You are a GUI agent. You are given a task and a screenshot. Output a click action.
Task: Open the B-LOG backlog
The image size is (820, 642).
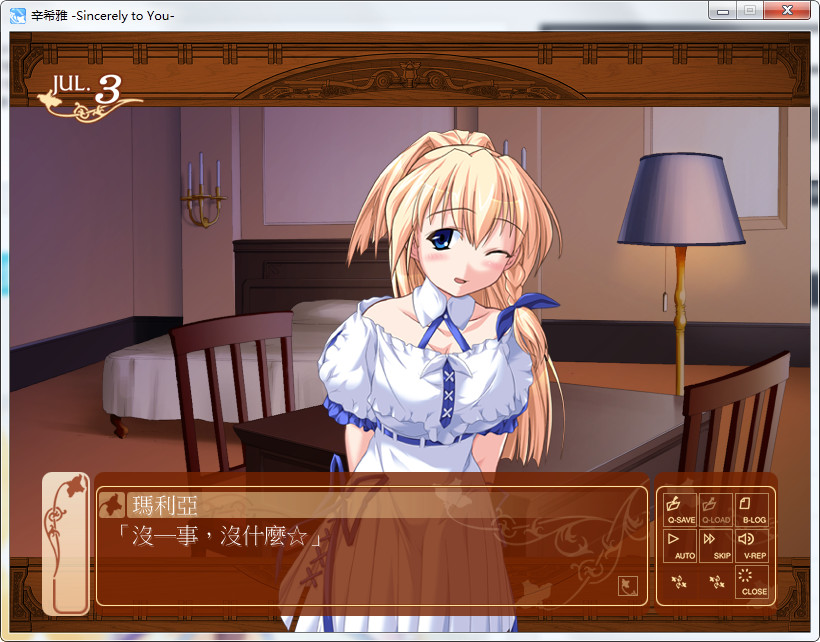pyautogui.click(x=752, y=509)
